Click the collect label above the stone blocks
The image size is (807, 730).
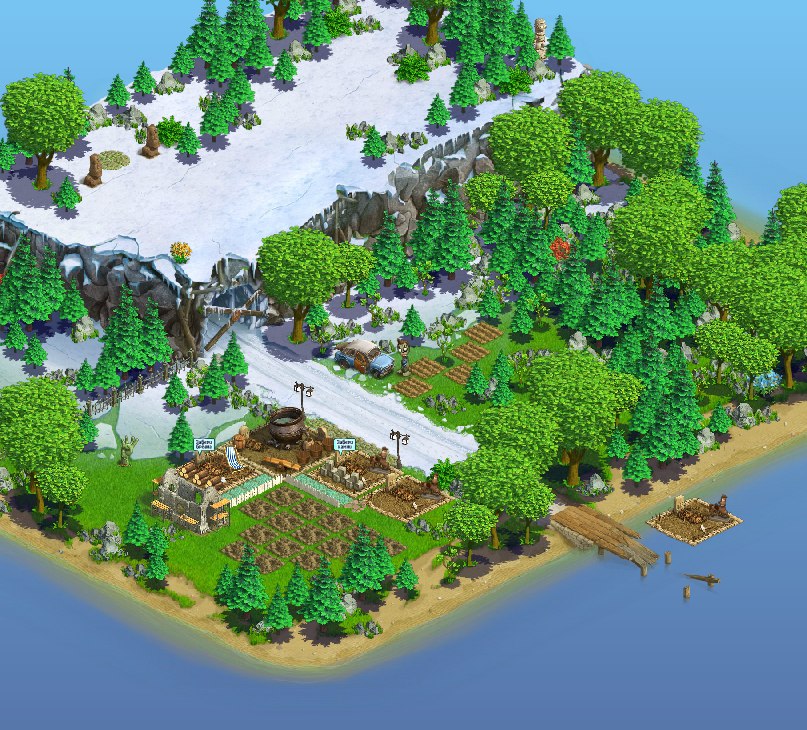(x=345, y=444)
